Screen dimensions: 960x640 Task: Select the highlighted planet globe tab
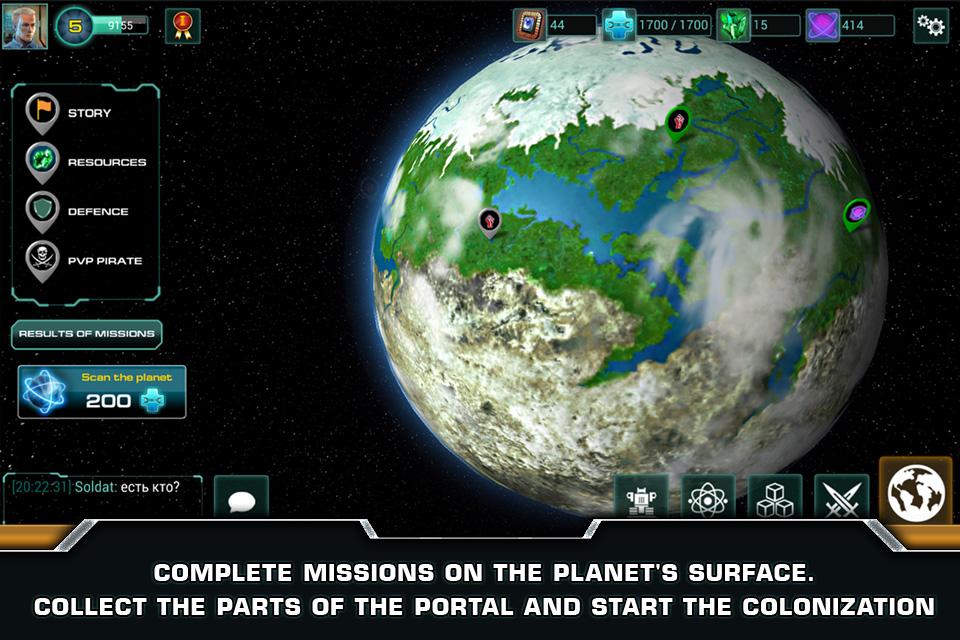915,492
